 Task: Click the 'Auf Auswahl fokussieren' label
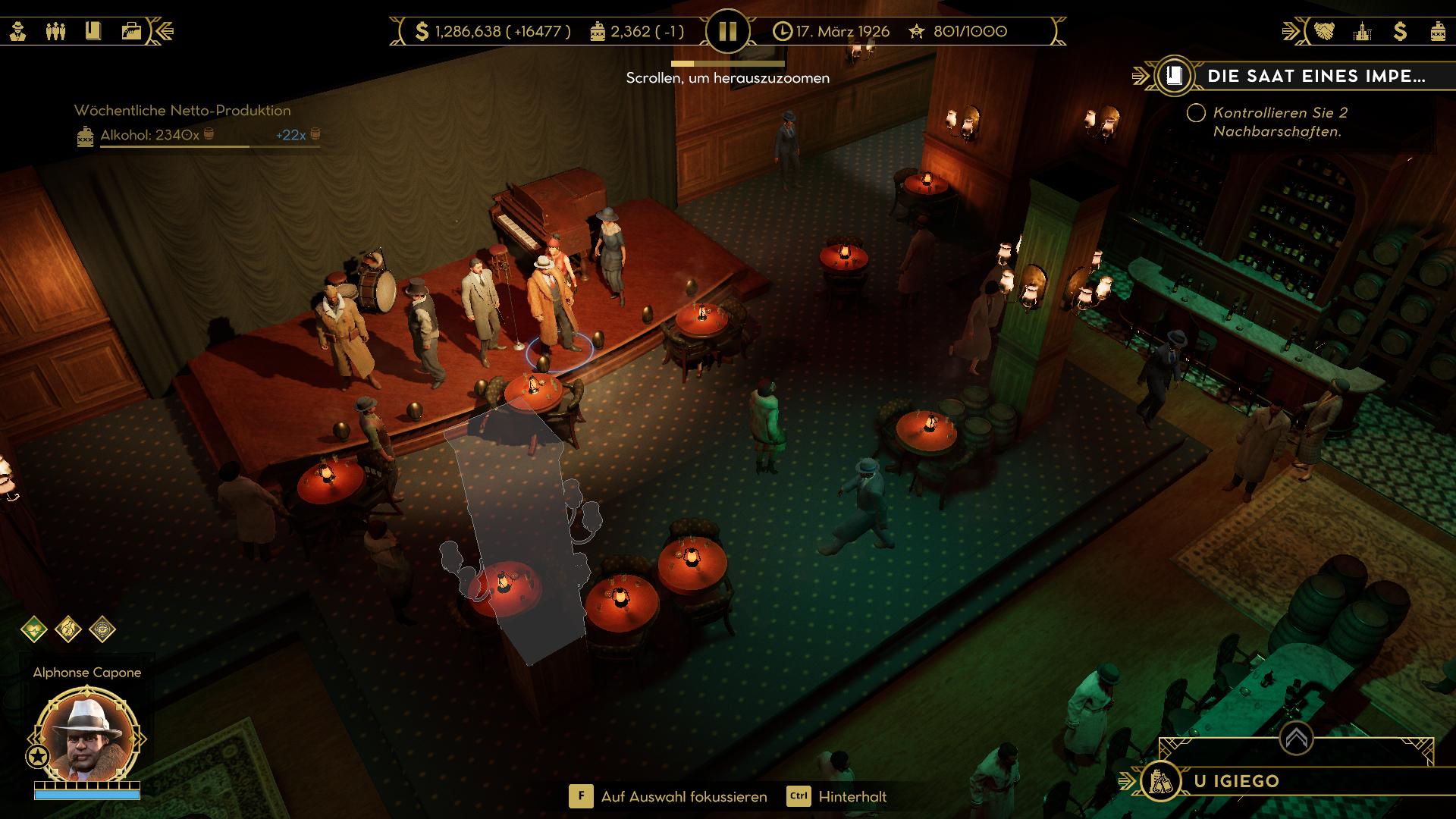(x=684, y=797)
